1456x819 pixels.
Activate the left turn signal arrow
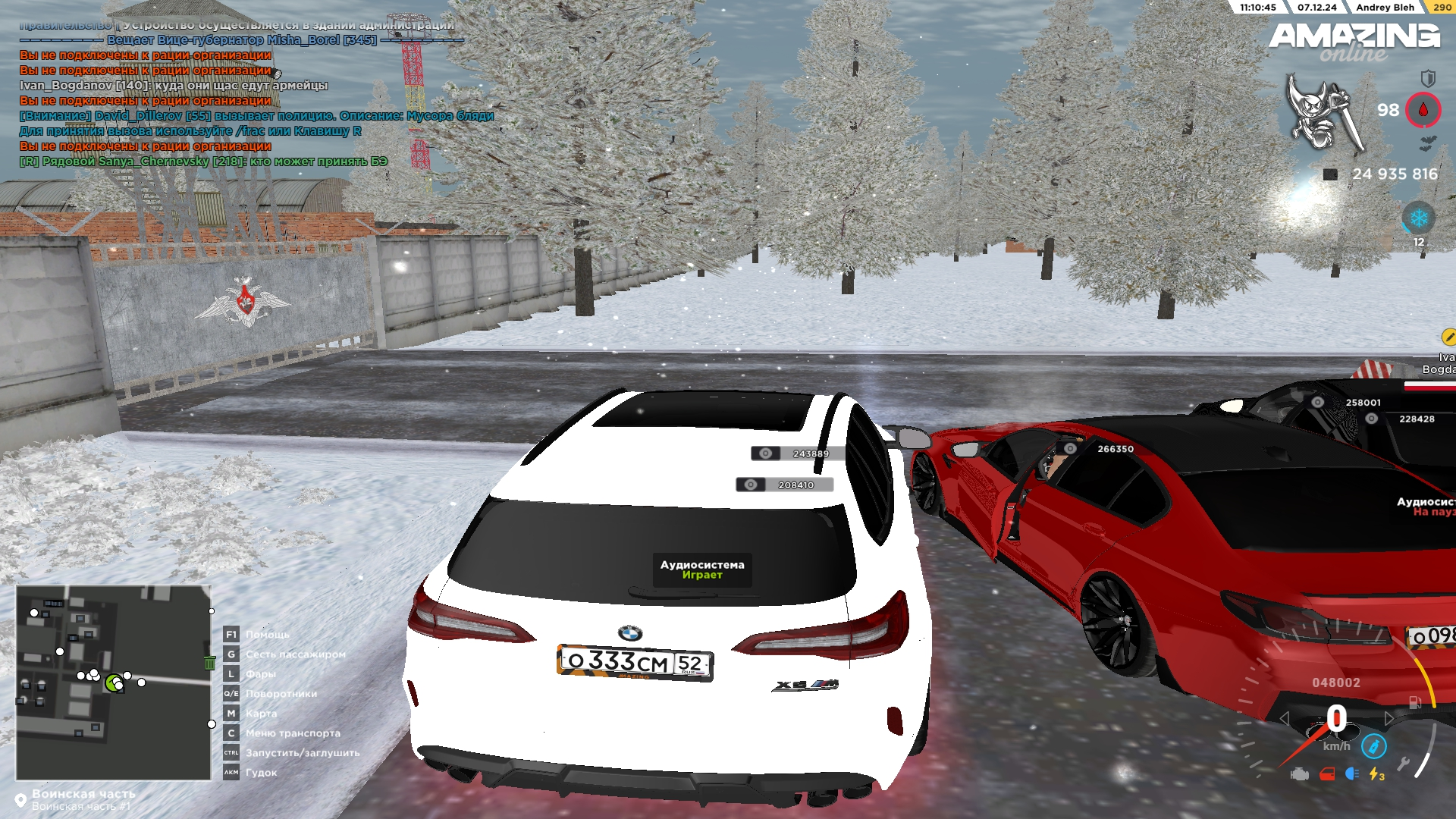point(1284,718)
